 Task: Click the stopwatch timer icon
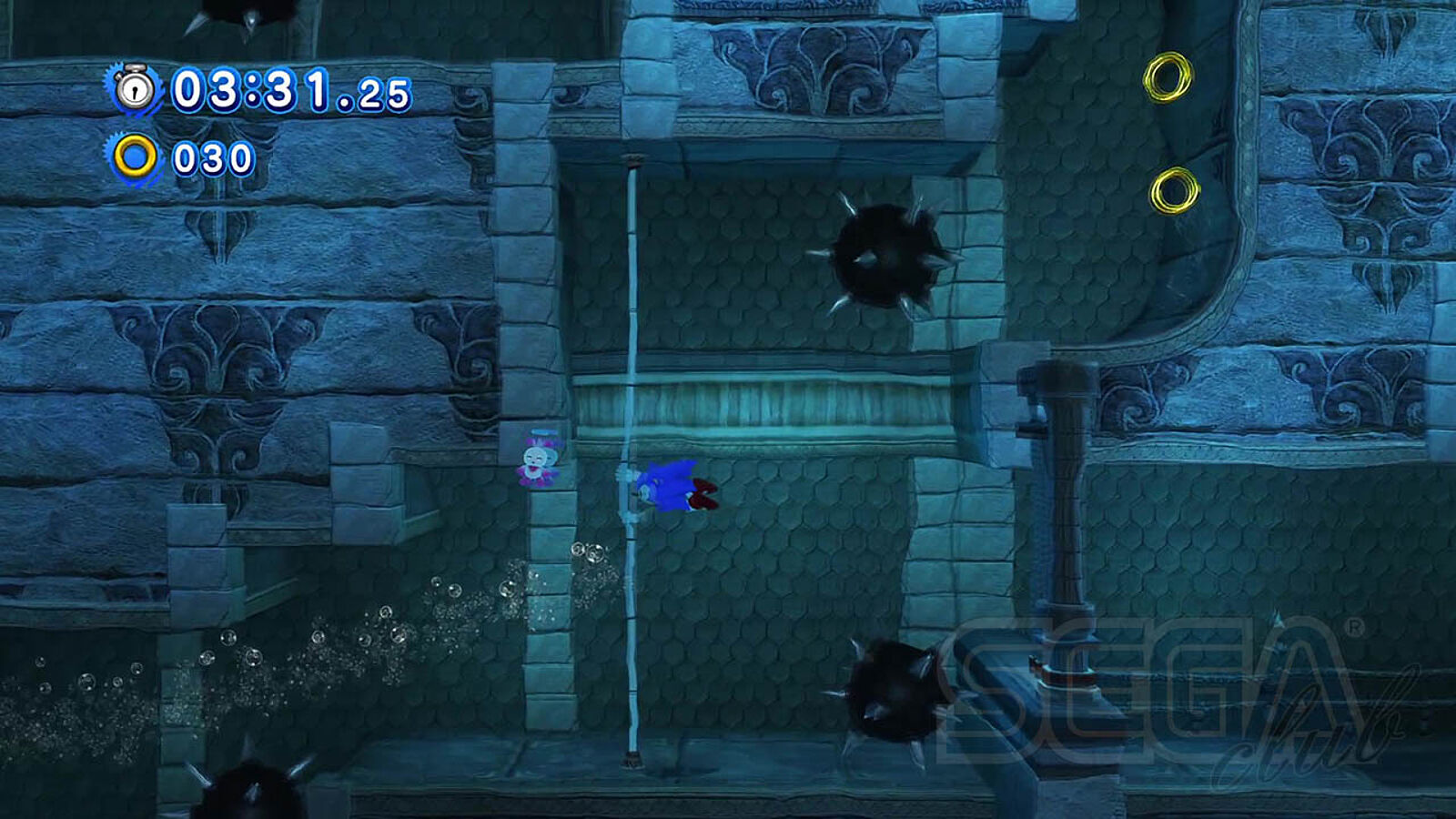click(x=136, y=89)
